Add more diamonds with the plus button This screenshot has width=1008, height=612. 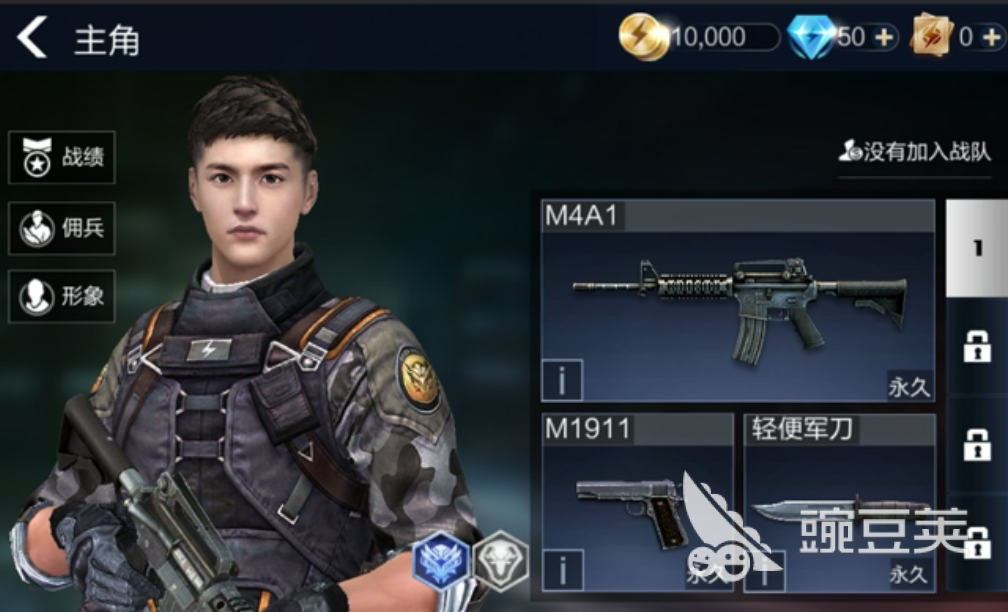click(x=884, y=38)
